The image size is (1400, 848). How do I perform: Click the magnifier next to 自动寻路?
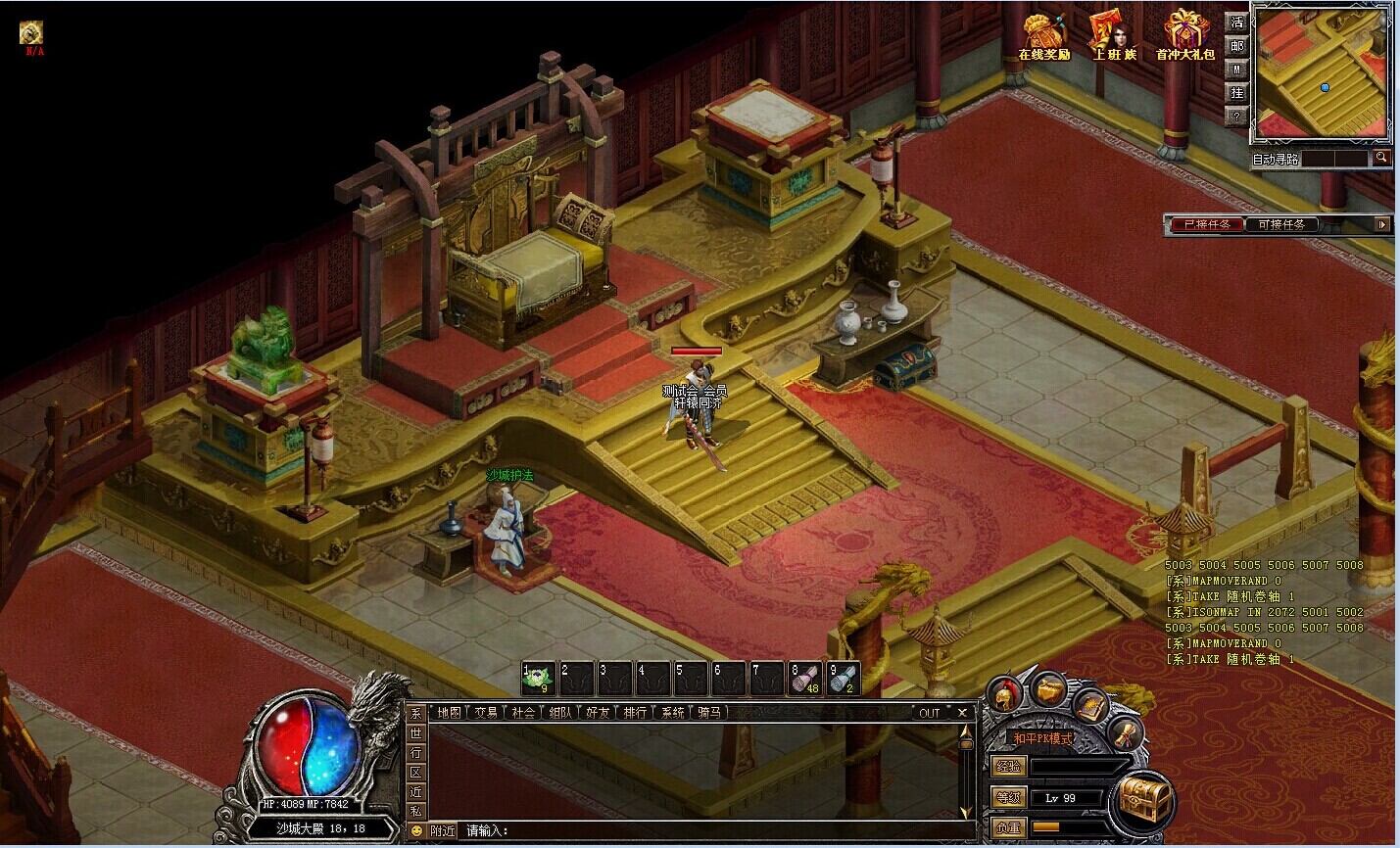[x=1381, y=158]
